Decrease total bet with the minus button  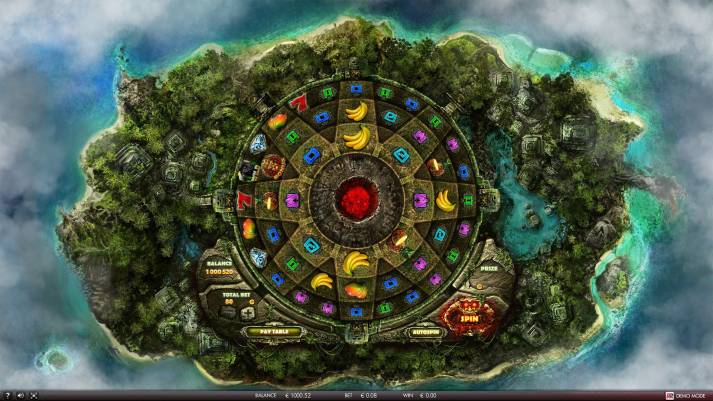click(x=228, y=312)
